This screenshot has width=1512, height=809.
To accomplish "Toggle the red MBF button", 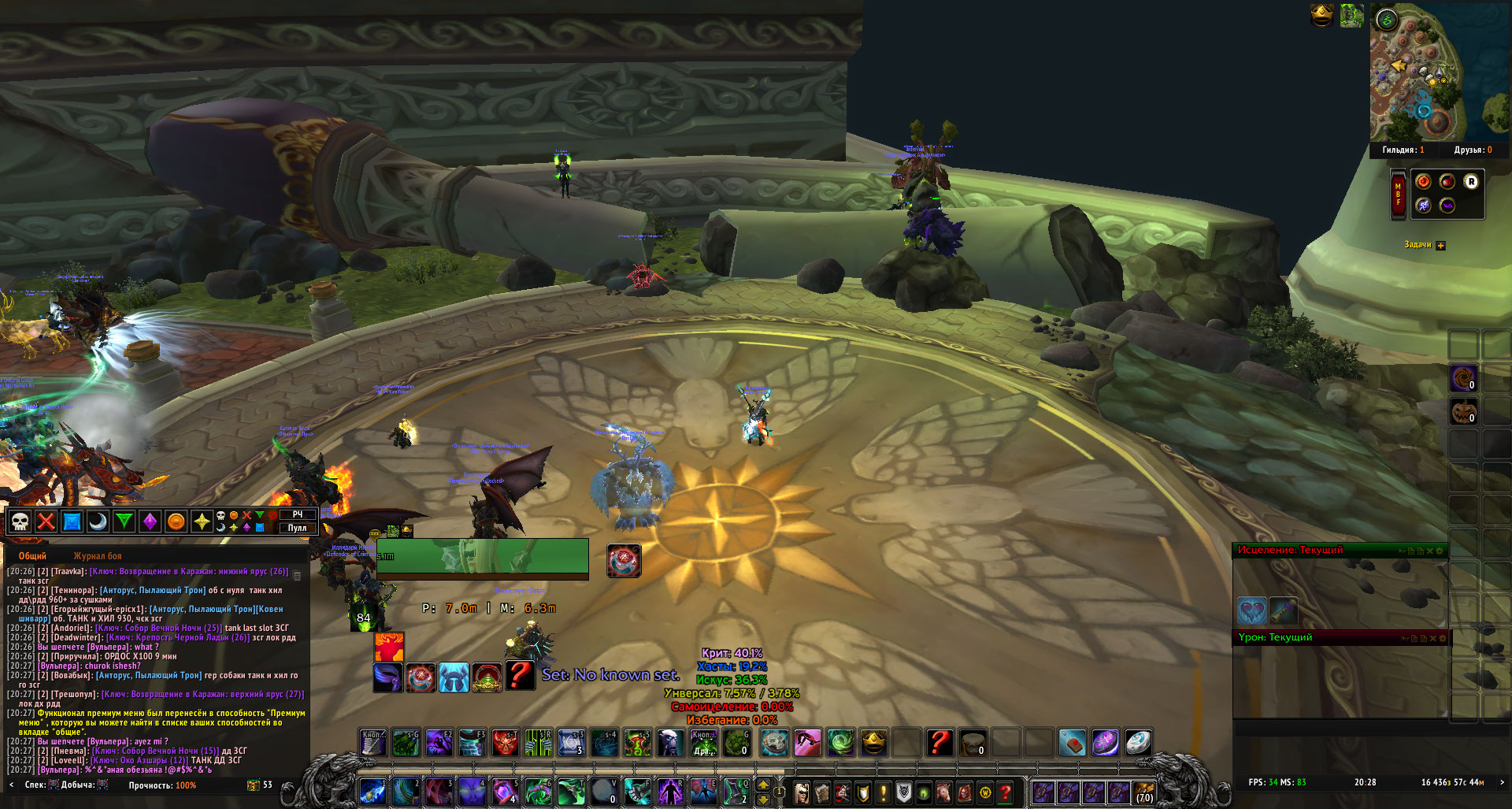I will click(x=1398, y=194).
